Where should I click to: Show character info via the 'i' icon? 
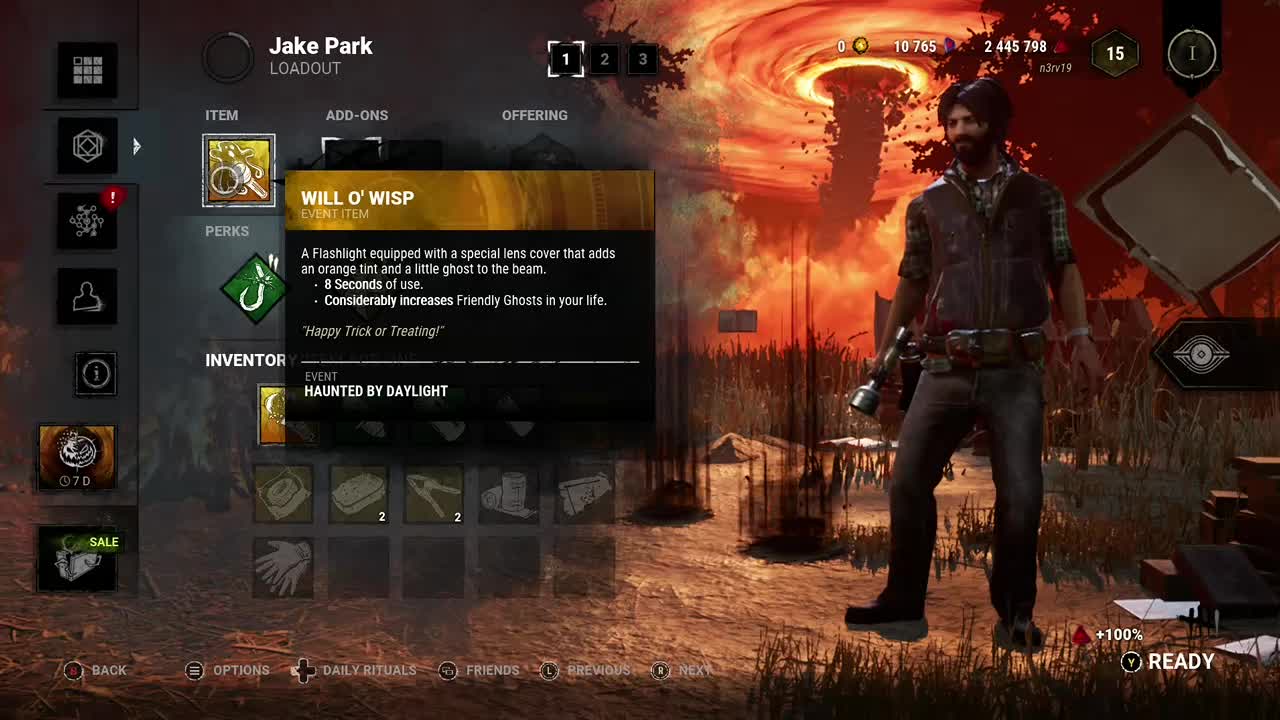(x=96, y=374)
